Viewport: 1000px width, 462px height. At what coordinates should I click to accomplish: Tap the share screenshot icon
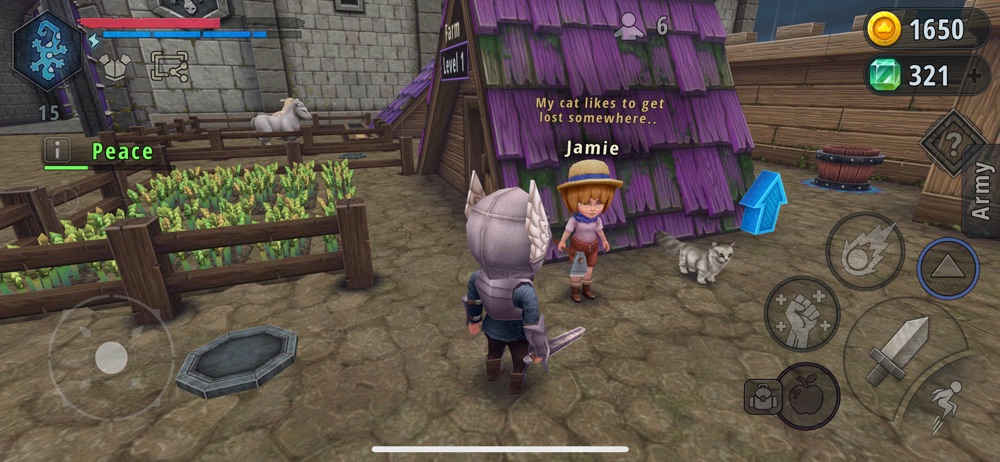168,66
